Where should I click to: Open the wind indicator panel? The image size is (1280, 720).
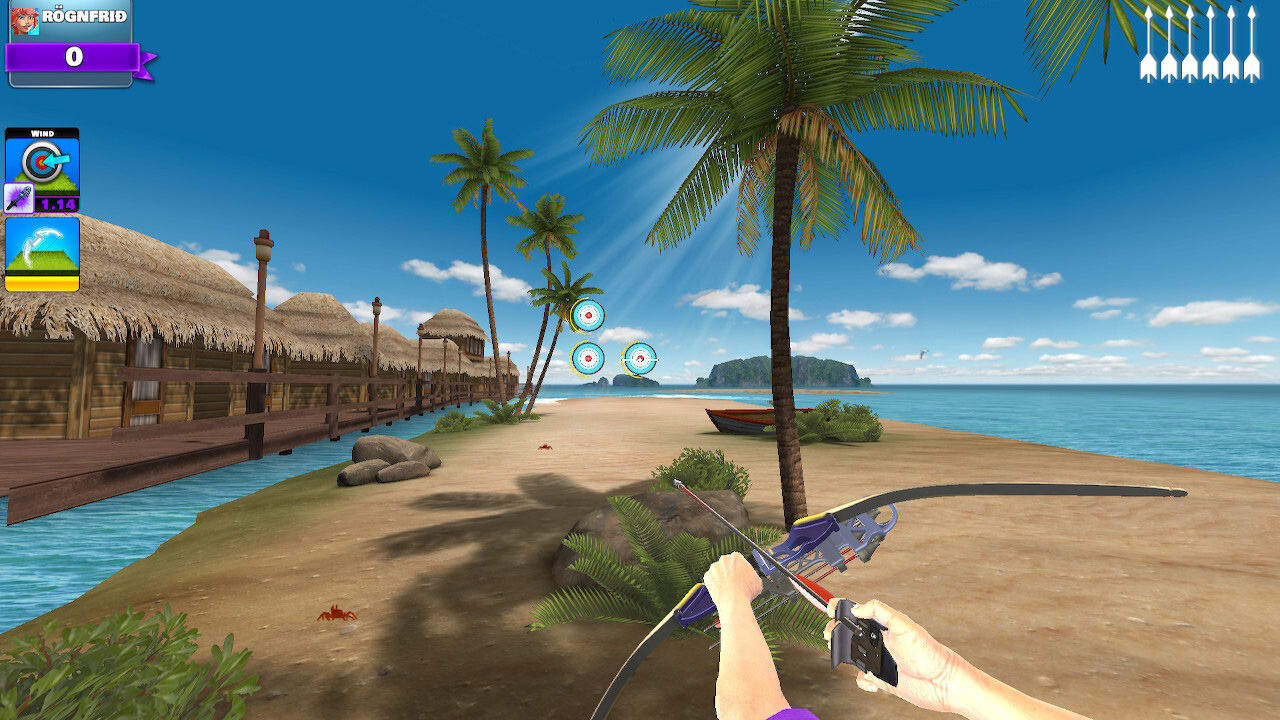[x=42, y=165]
